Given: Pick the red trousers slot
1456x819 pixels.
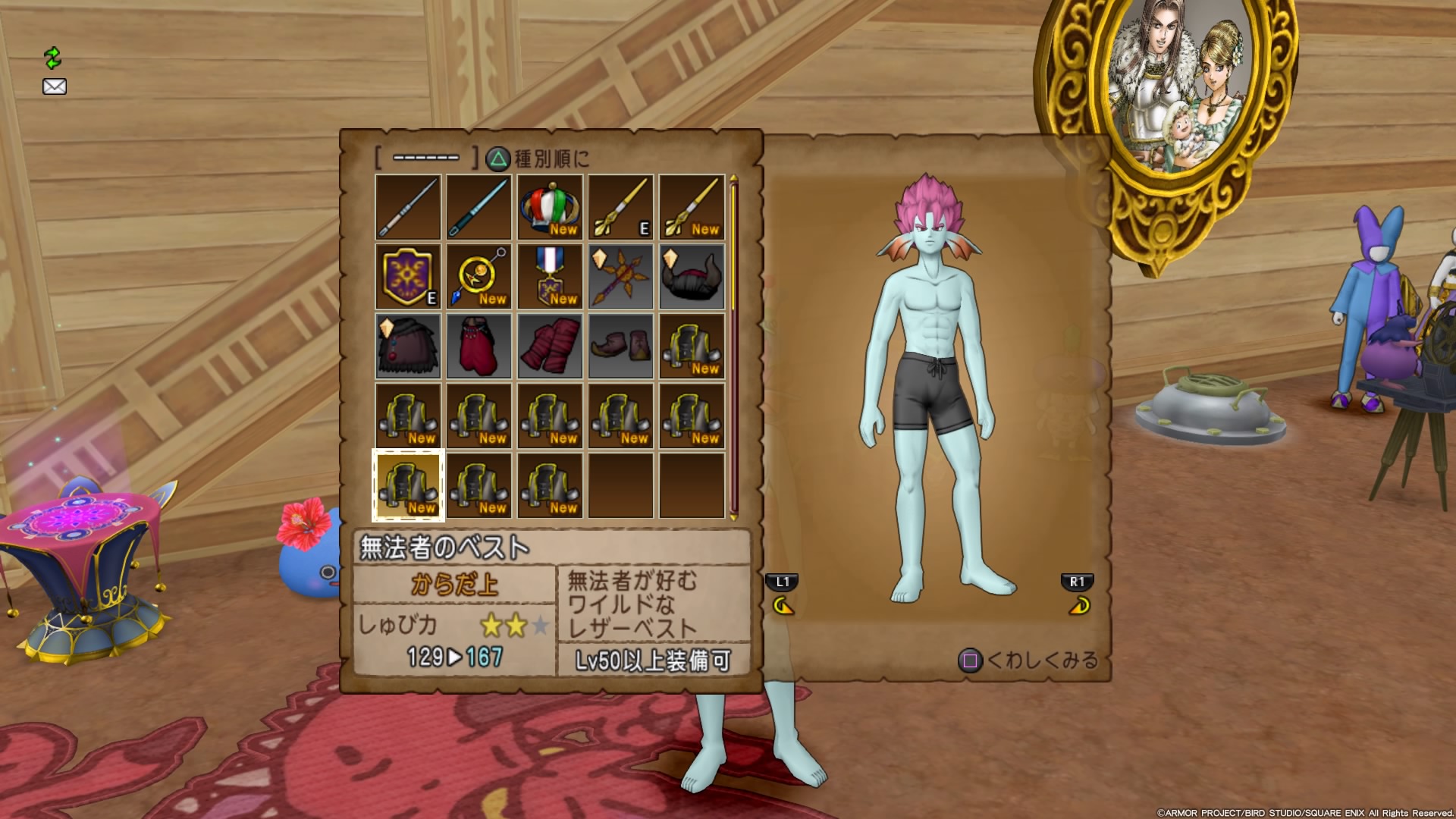Looking at the screenshot, I should [x=479, y=347].
